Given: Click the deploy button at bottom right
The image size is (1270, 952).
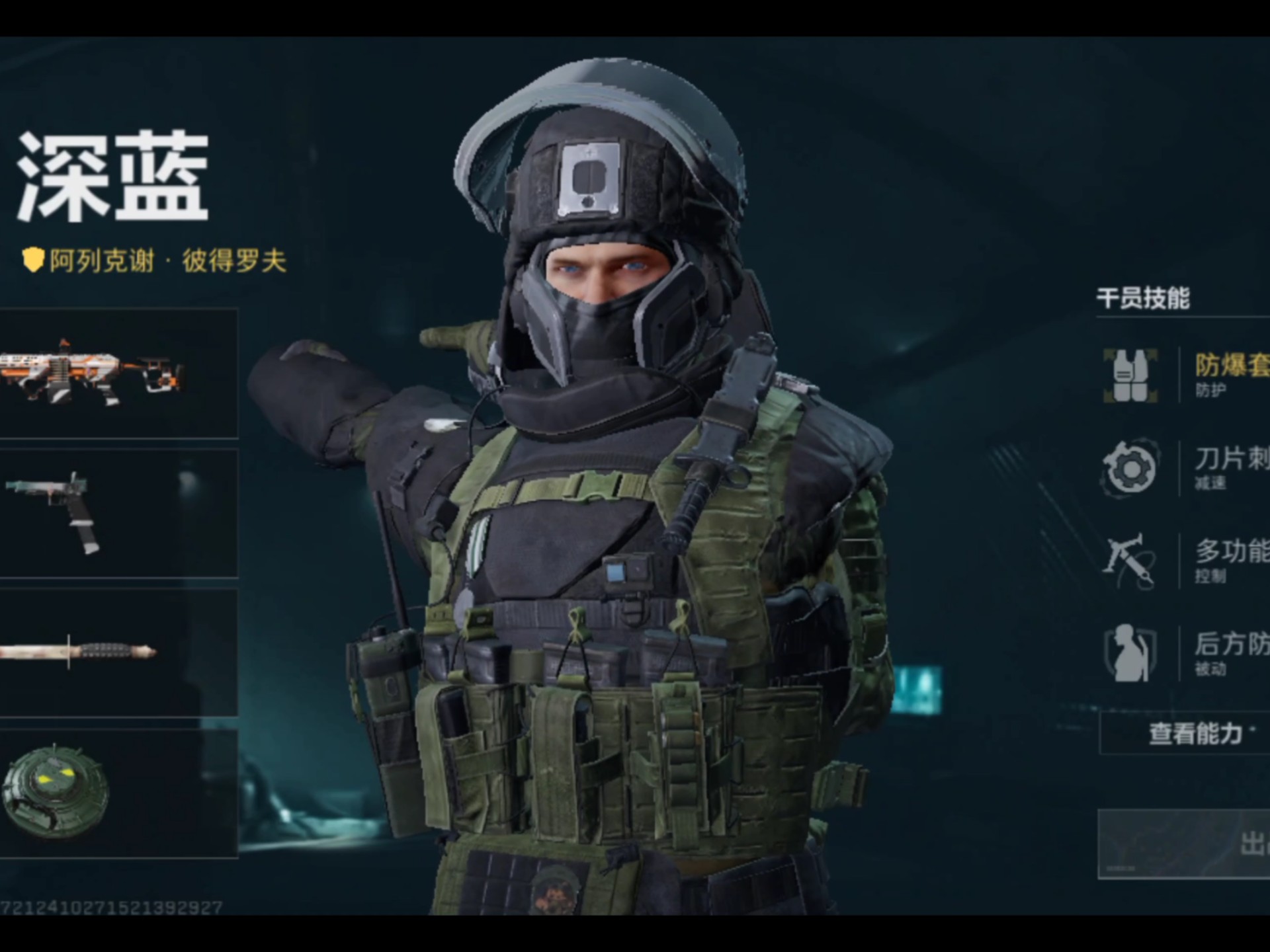Looking at the screenshot, I should click(x=1191, y=844).
